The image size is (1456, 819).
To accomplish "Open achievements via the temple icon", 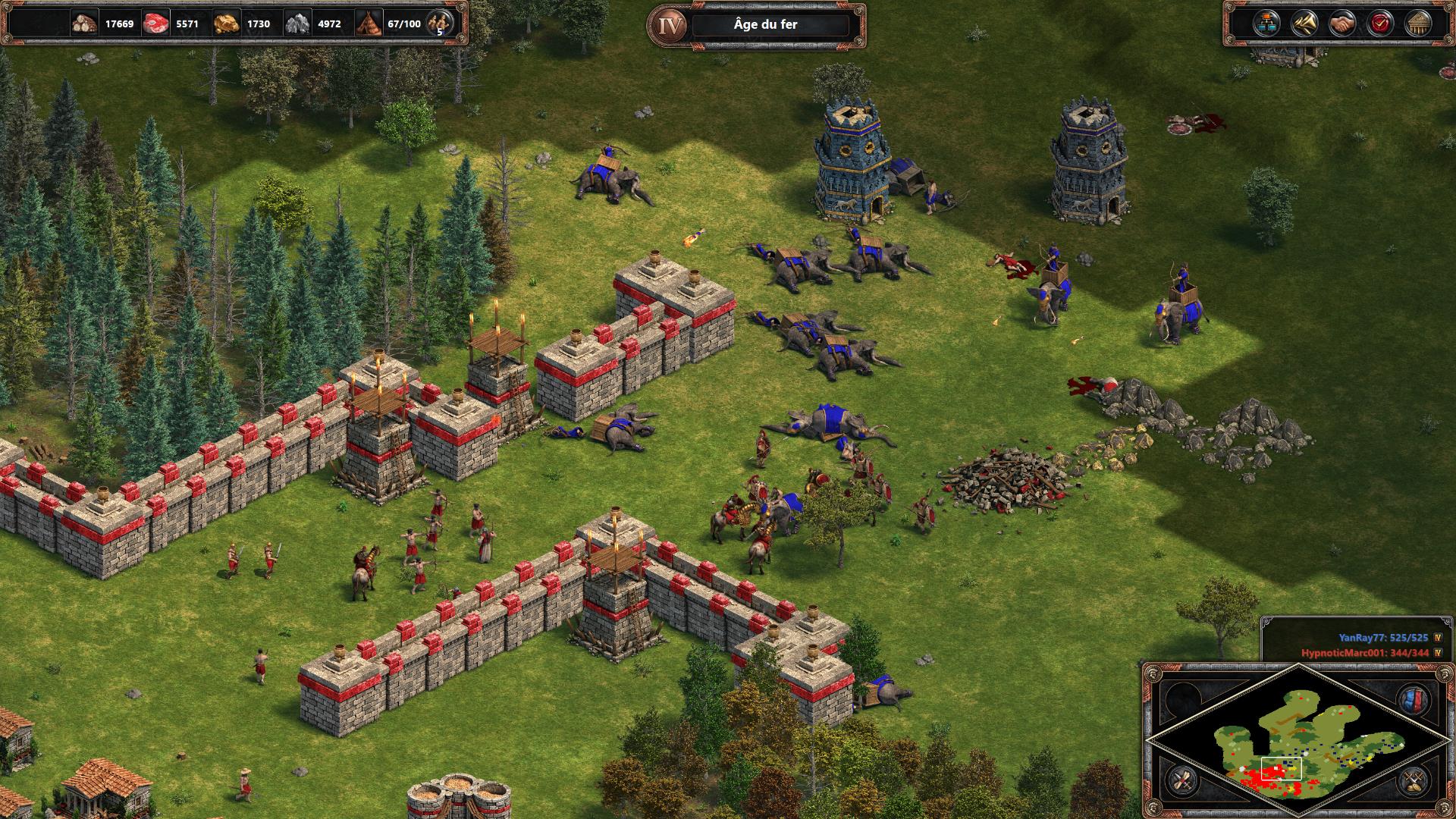I will click(x=1418, y=23).
